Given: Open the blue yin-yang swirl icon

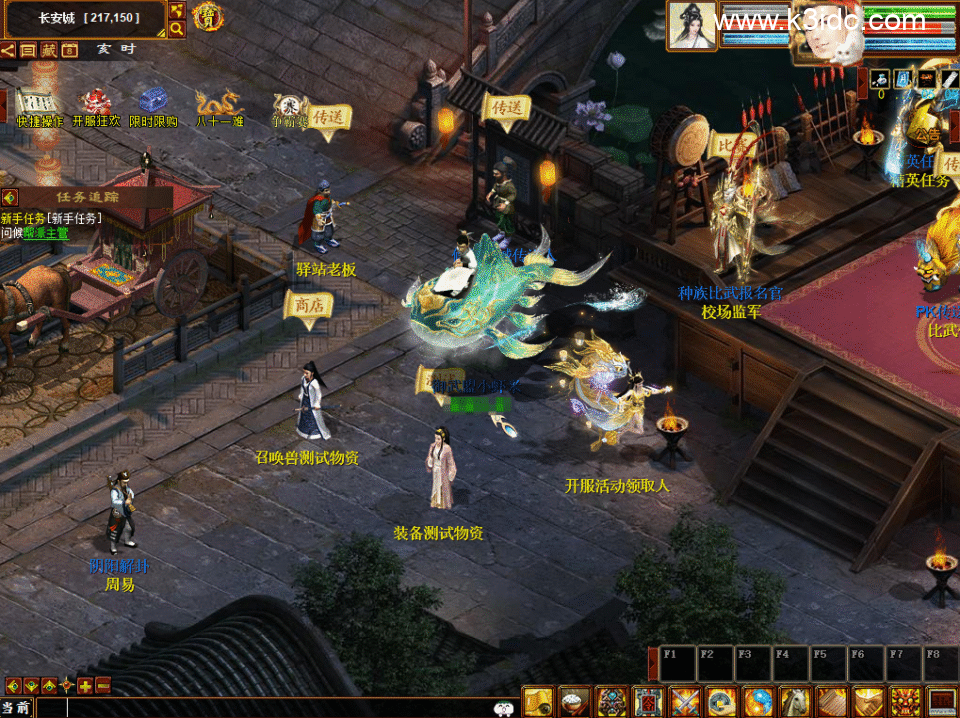Looking at the screenshot, I should tap(757, 702).
